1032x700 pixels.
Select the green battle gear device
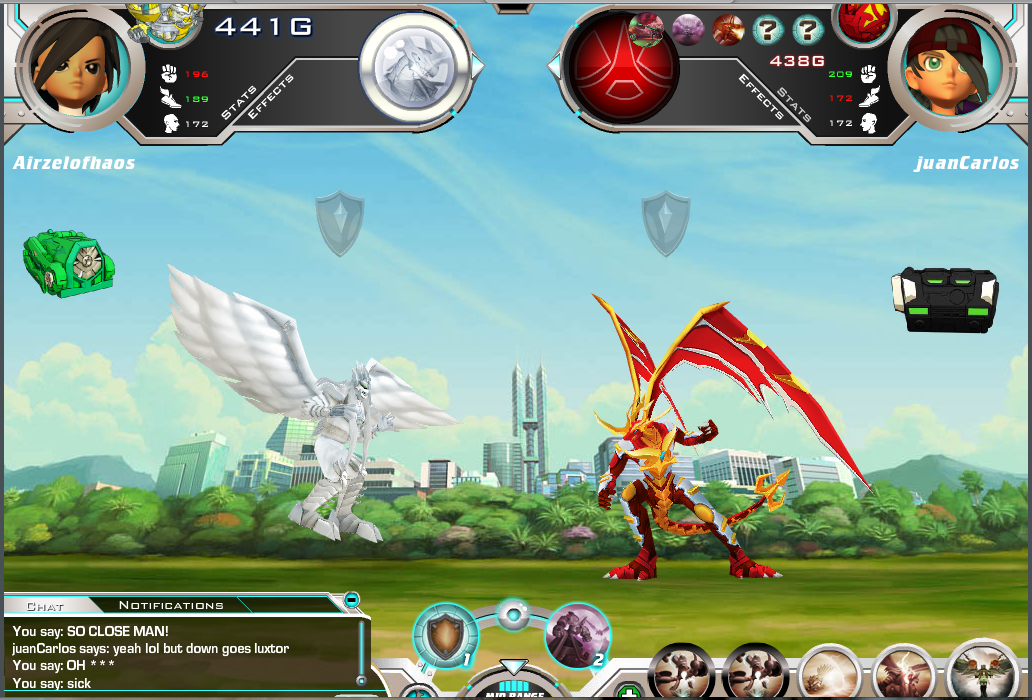click(x=69, y=264)
